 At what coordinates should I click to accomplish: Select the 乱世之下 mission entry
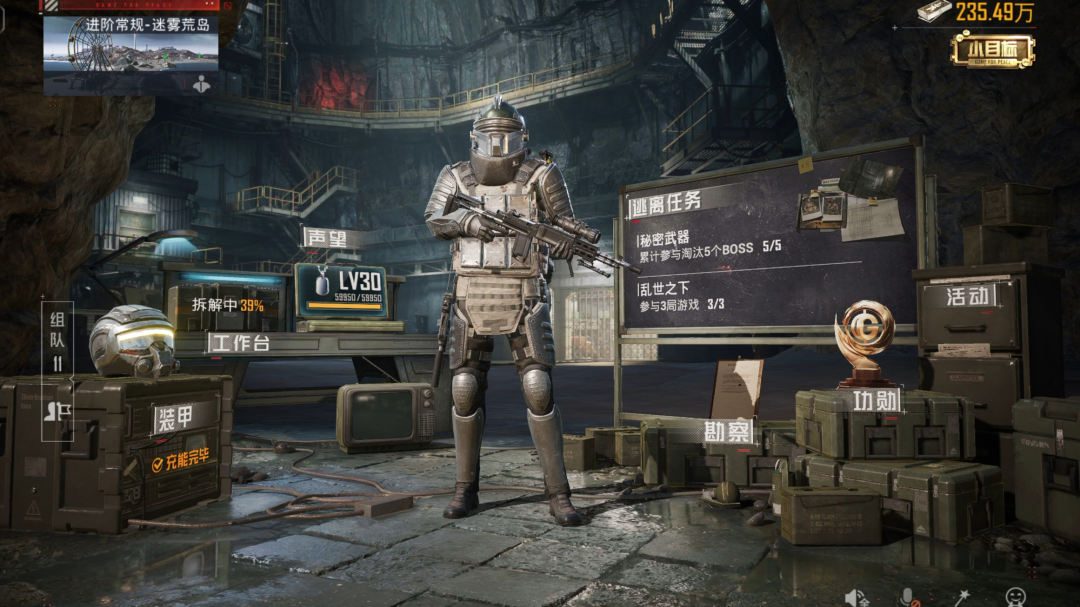point(695,297)
